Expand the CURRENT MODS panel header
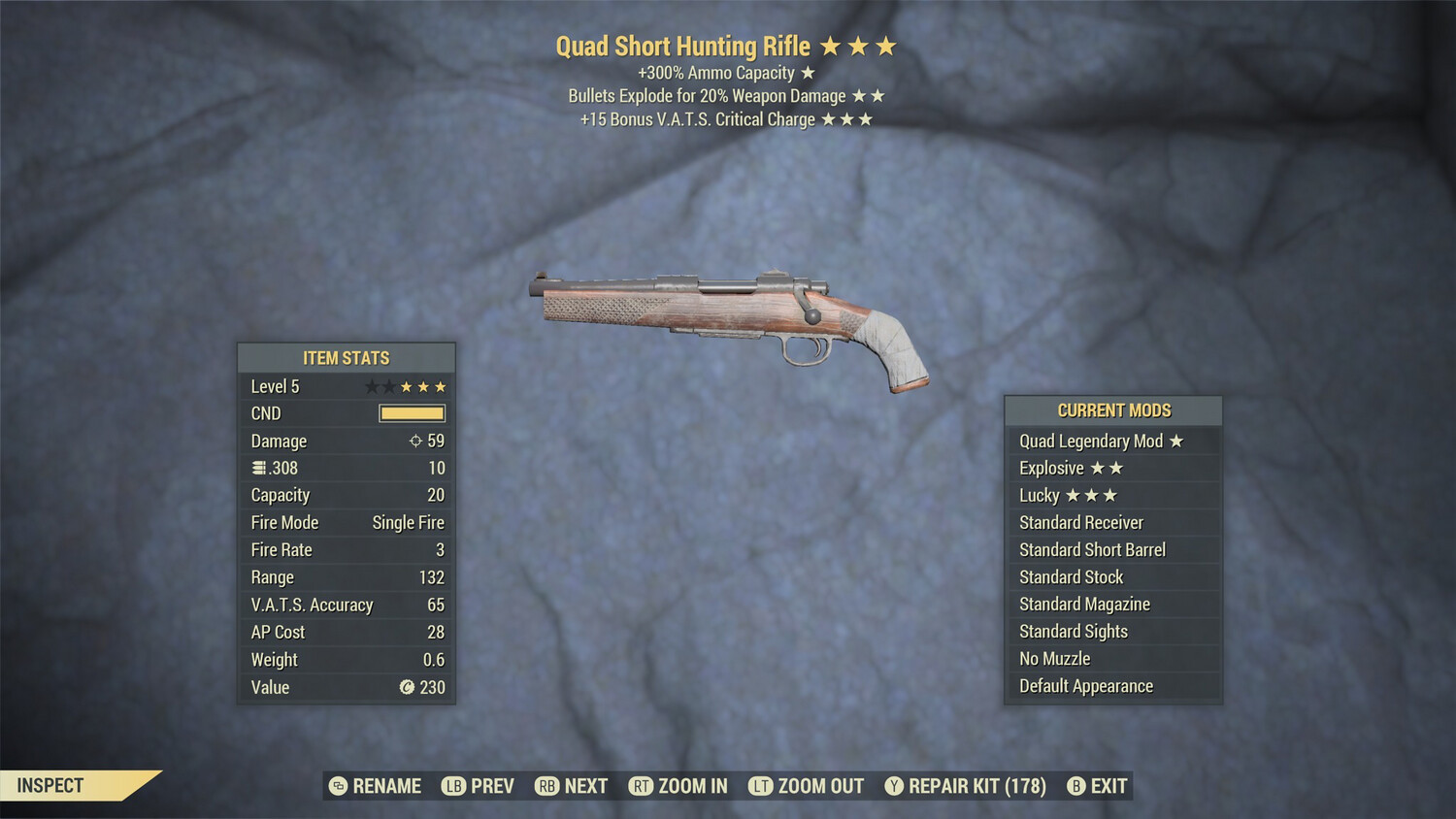 [1113, 409]
